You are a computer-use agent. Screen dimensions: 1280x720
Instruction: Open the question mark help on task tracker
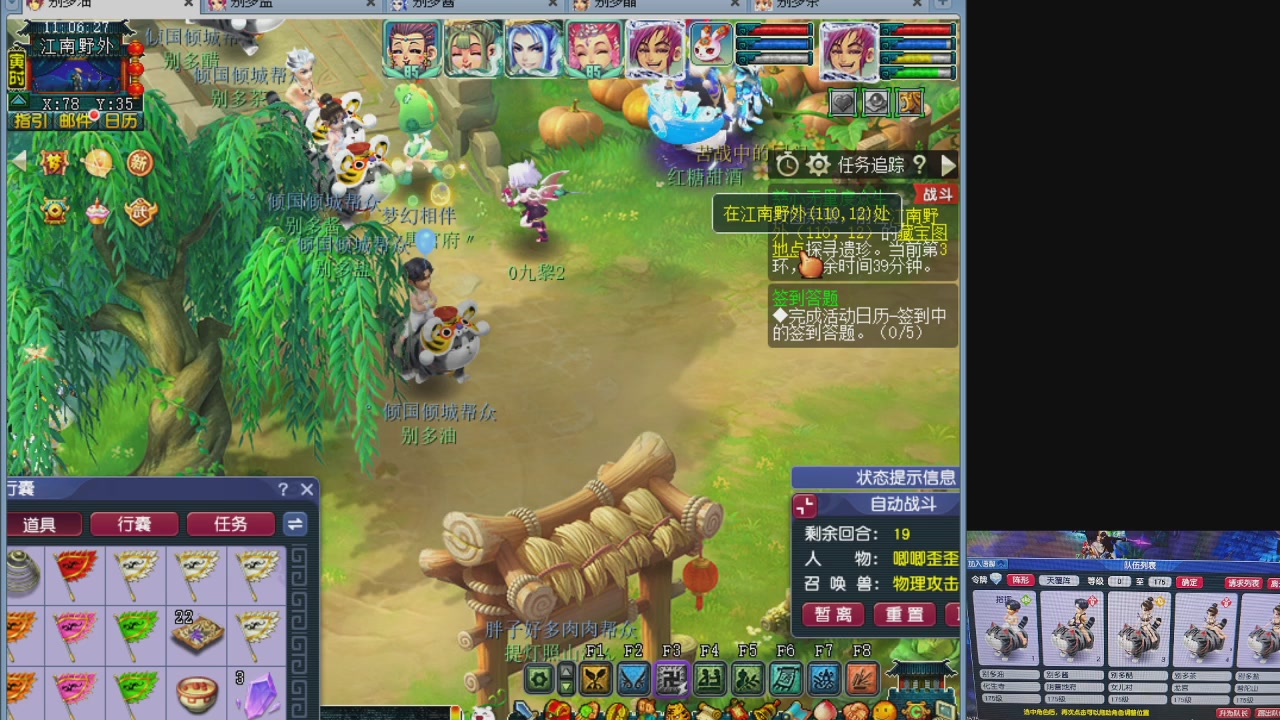pos(919,165)
